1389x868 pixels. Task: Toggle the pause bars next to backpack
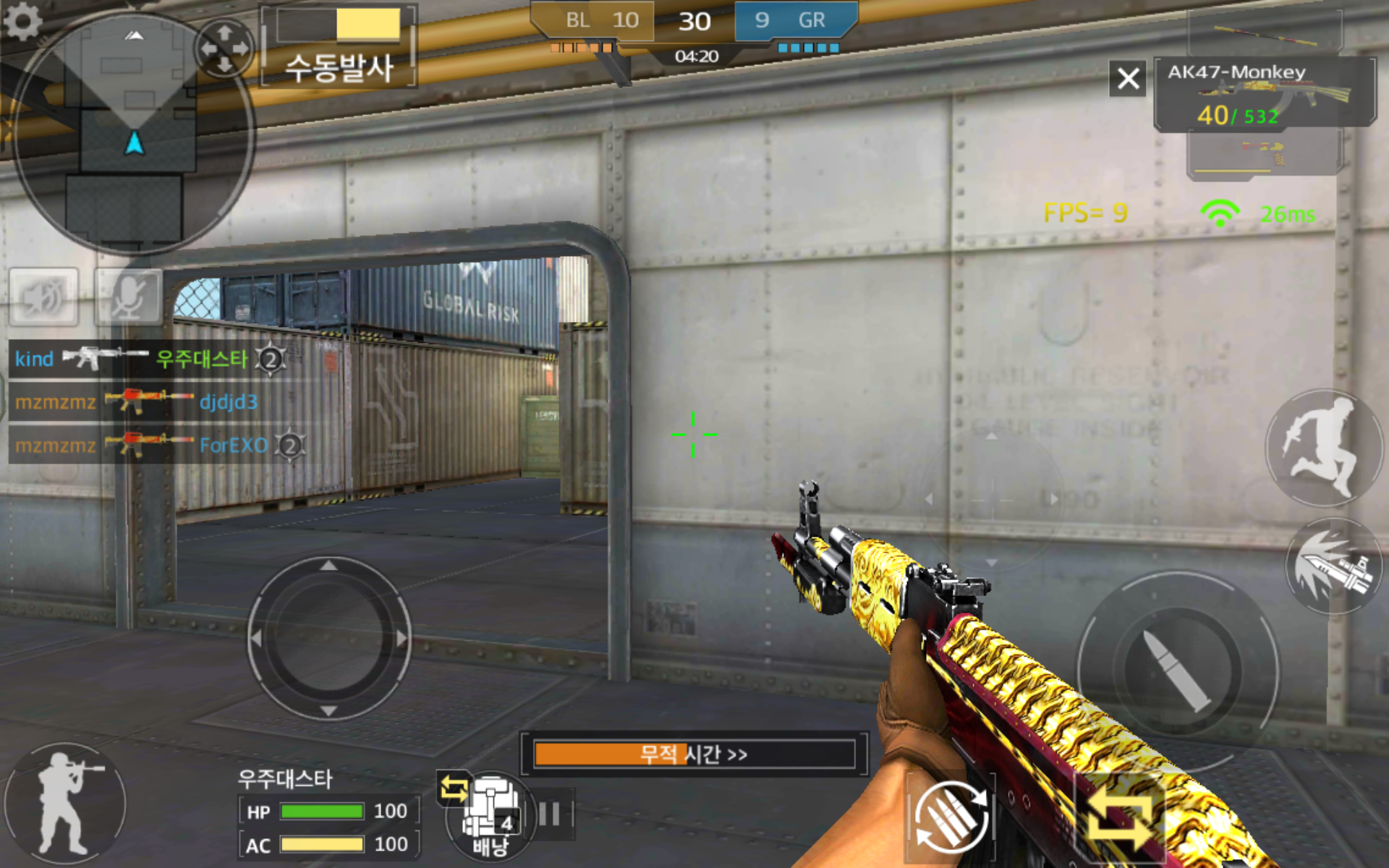(551, 813)
